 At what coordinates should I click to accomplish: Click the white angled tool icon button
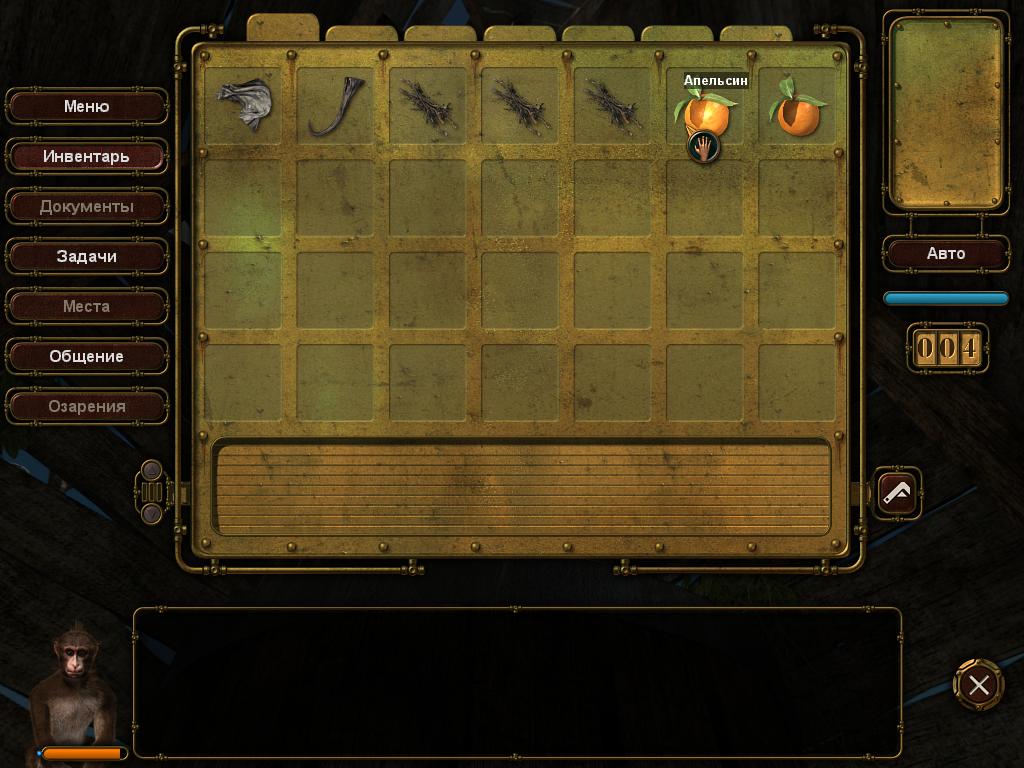[897, 492]
